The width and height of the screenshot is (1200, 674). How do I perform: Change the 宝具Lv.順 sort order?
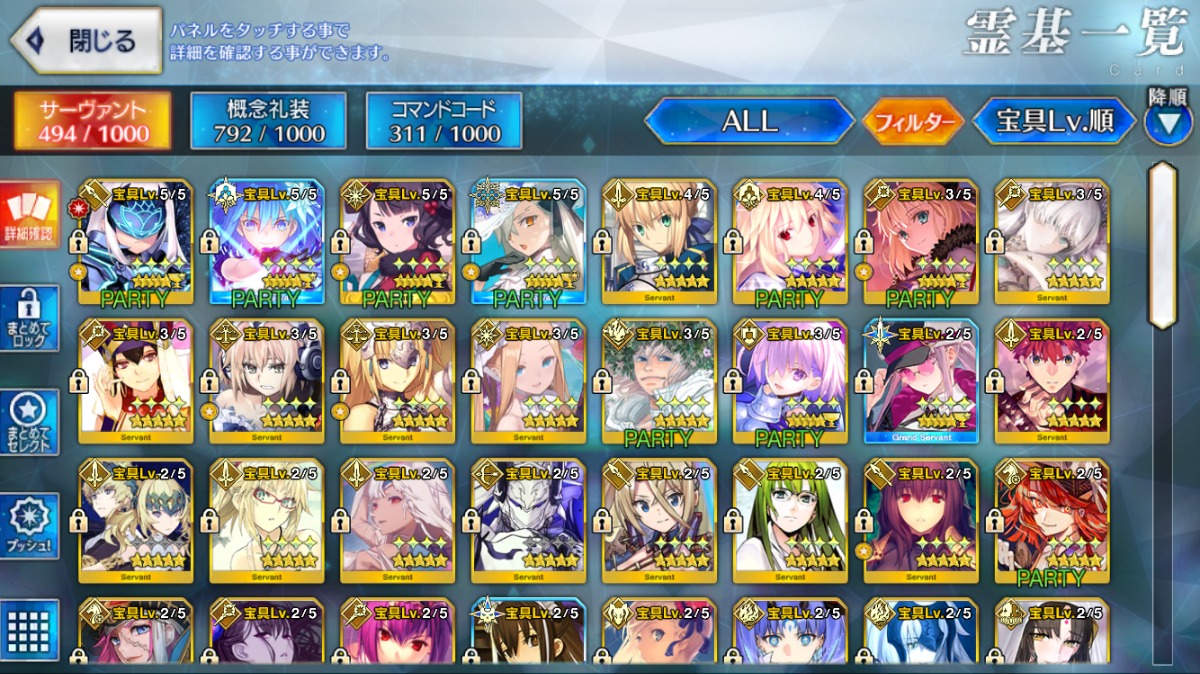pos(1054,121)
